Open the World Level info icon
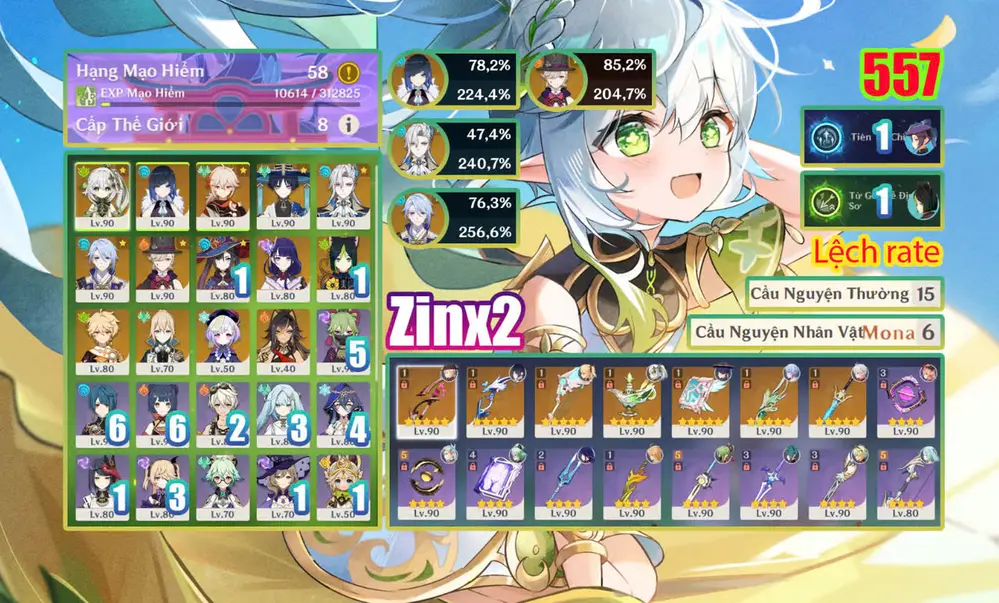 348,125
